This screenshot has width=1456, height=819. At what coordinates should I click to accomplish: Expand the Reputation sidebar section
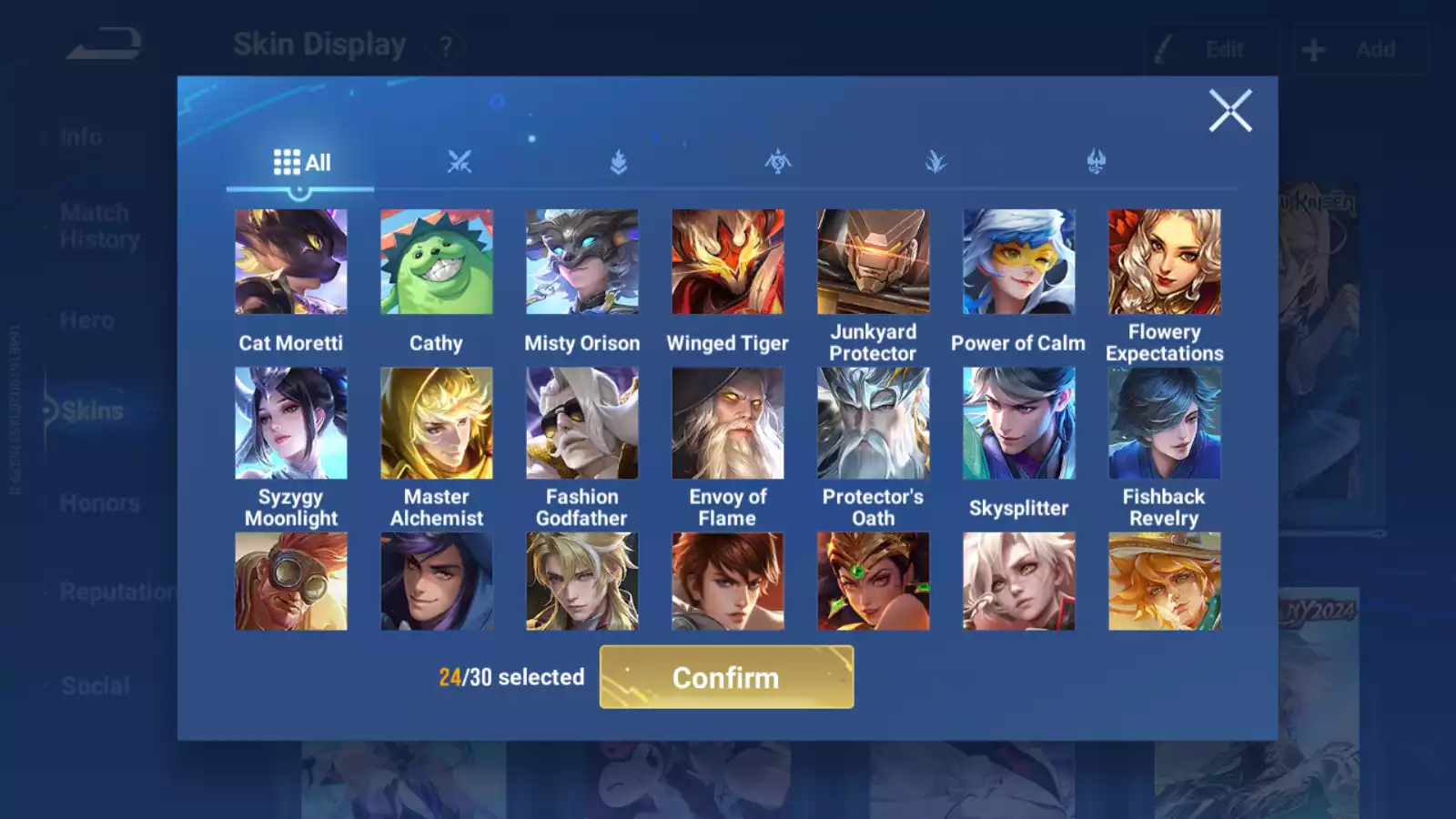tap(114, 592)
